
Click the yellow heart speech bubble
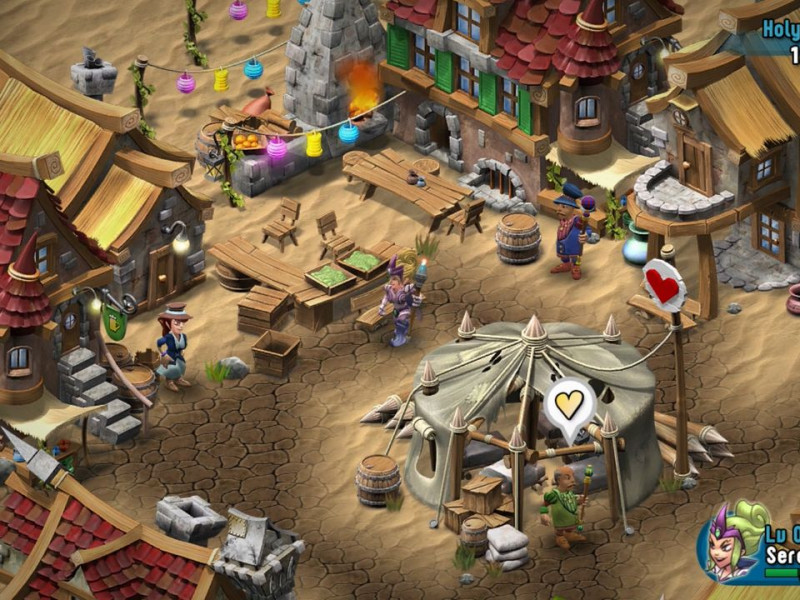pyautogui.click(x=570, y=405)
